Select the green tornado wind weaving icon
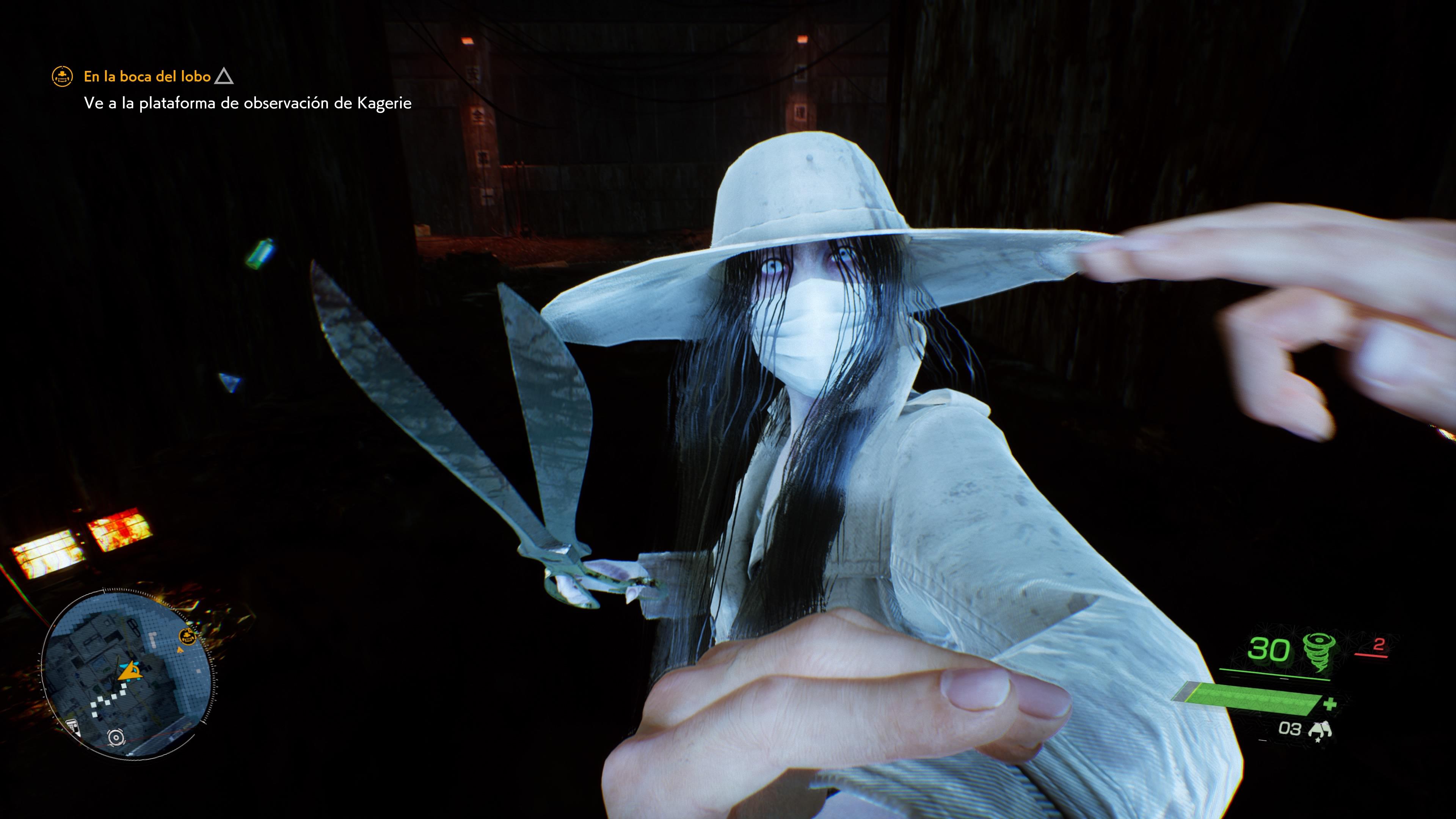1456x819 pixels. (1320, 651)
